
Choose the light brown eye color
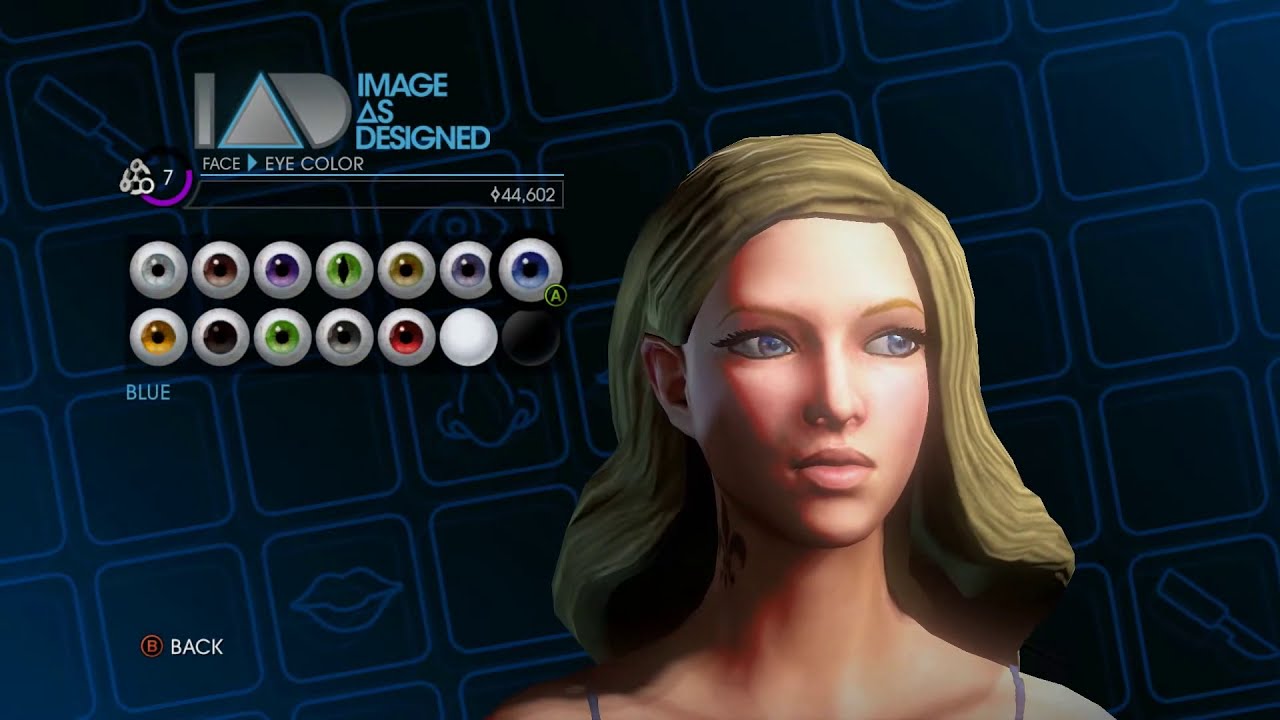click(x=220, y=270)
